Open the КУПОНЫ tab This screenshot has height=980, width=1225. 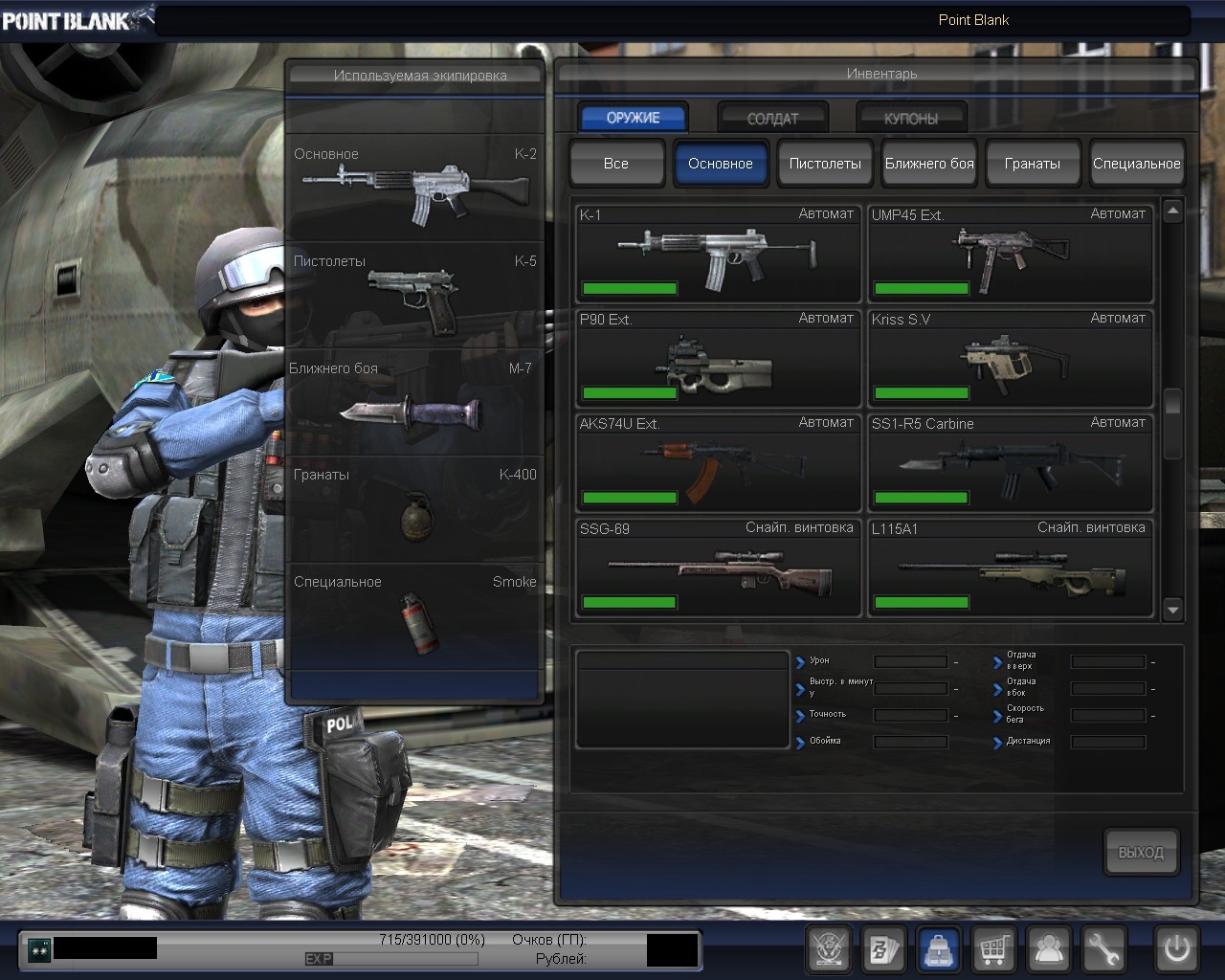tap(911, 119)
